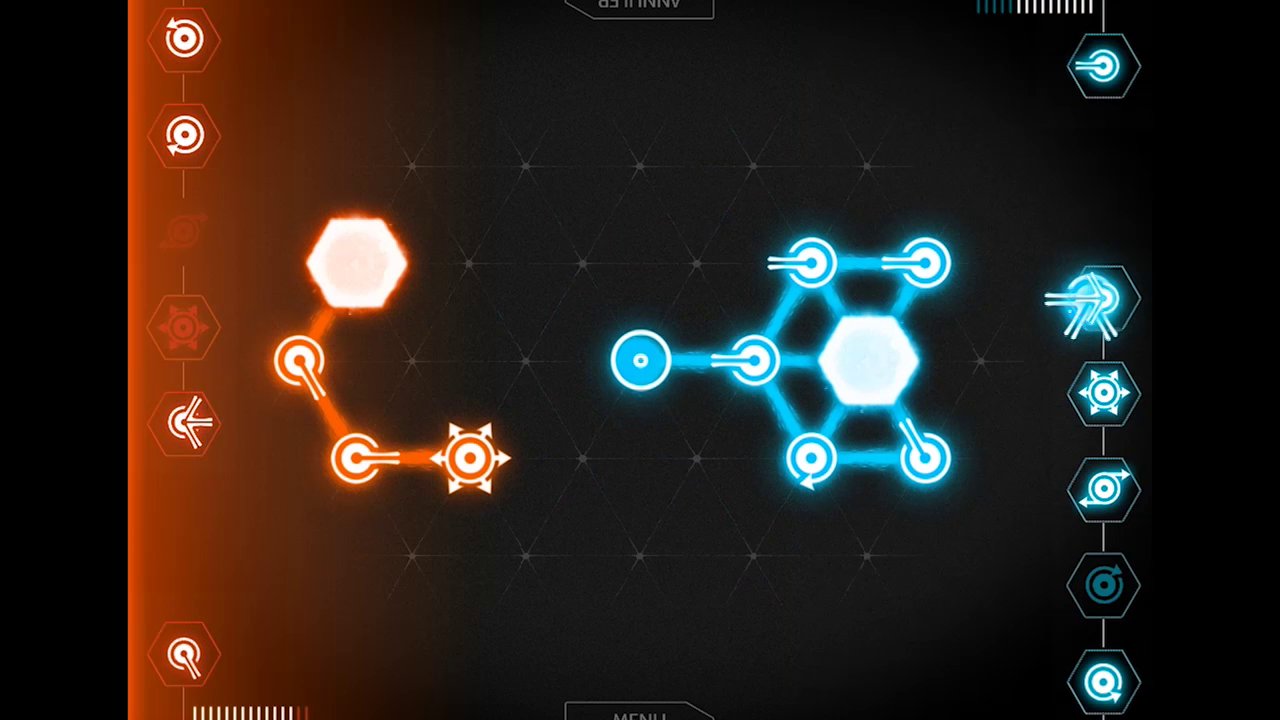Select the double left-arrow tool on orange sidebar

[x=184, y=422]
